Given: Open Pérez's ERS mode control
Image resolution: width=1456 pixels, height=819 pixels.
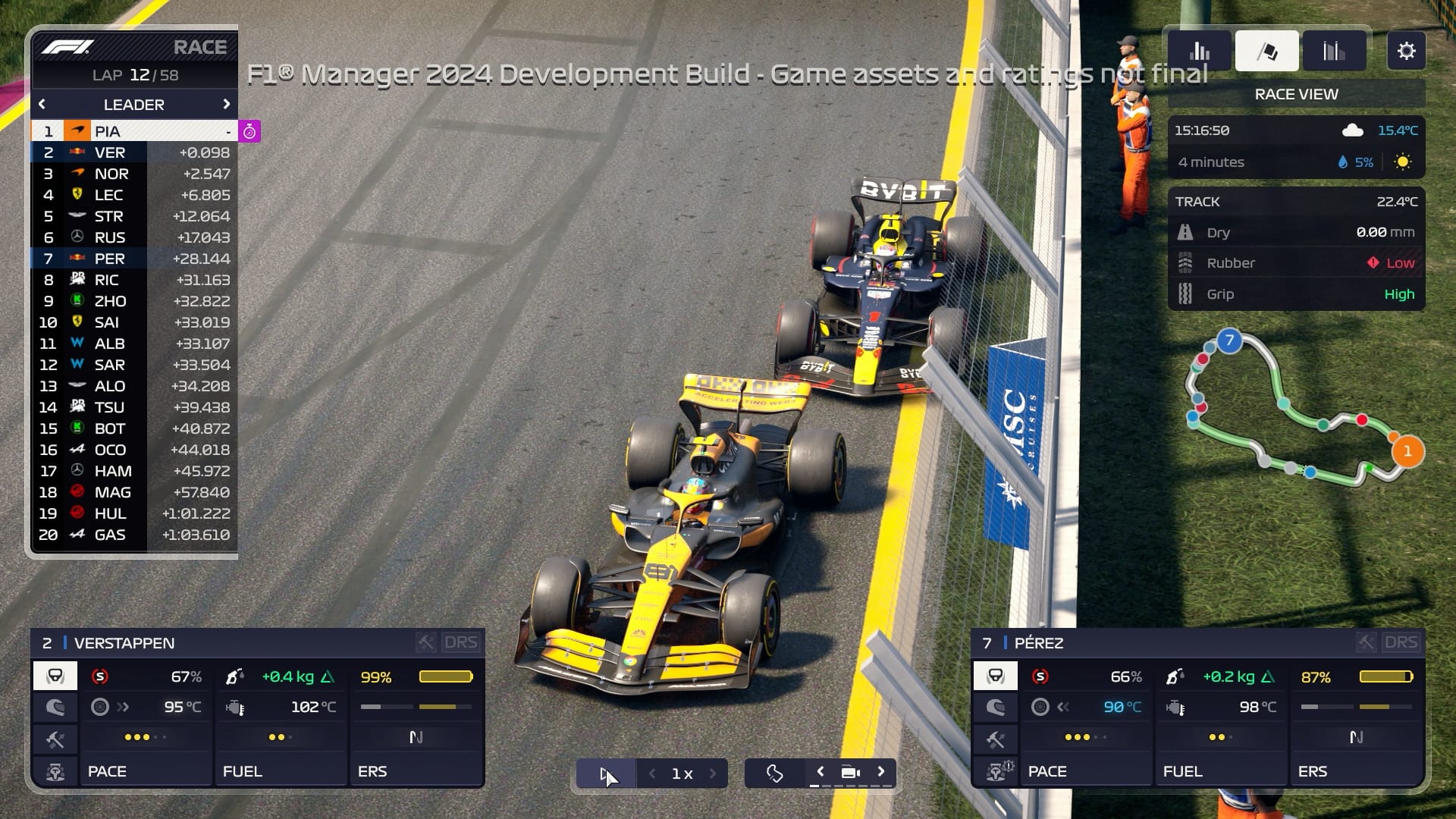Looking at the screenshot, I should pos(1356,770).
